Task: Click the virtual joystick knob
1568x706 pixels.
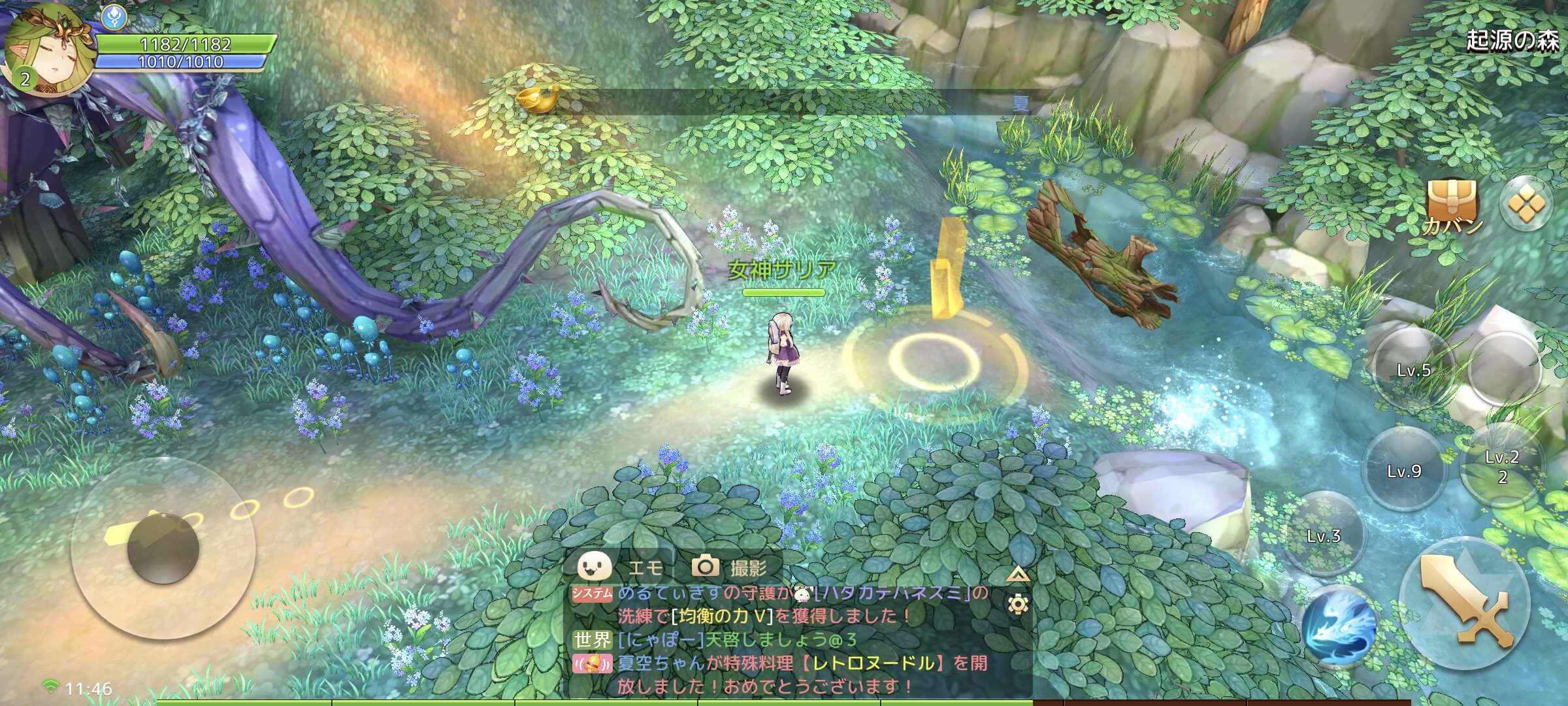Action: coord(162,548)
